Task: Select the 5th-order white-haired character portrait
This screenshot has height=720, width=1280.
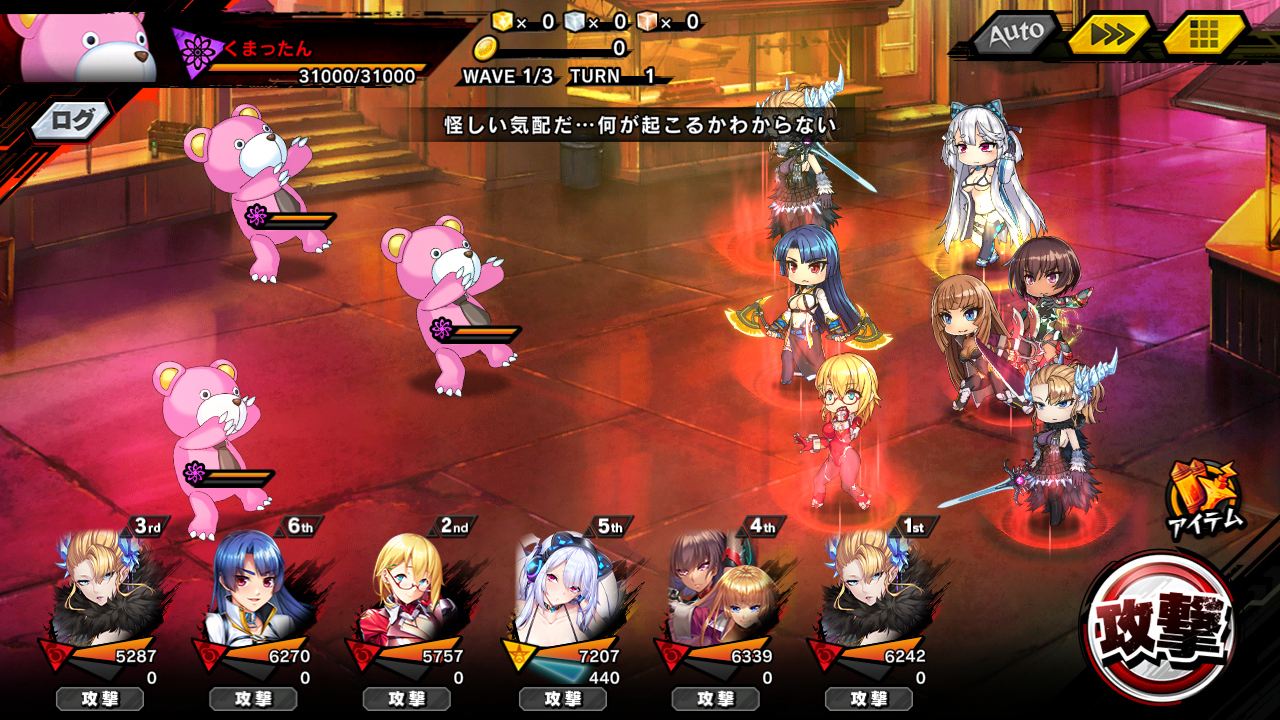Action: (563, 590)
